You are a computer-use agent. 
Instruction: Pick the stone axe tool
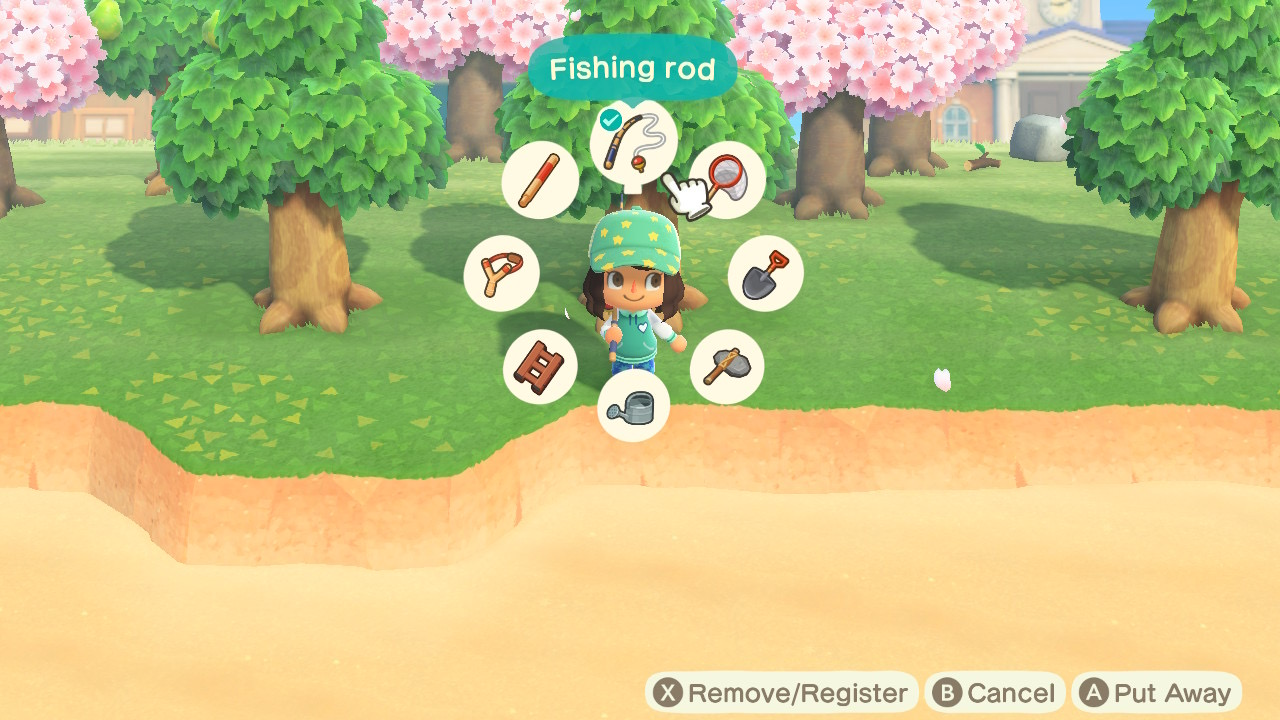click(727, 367)
